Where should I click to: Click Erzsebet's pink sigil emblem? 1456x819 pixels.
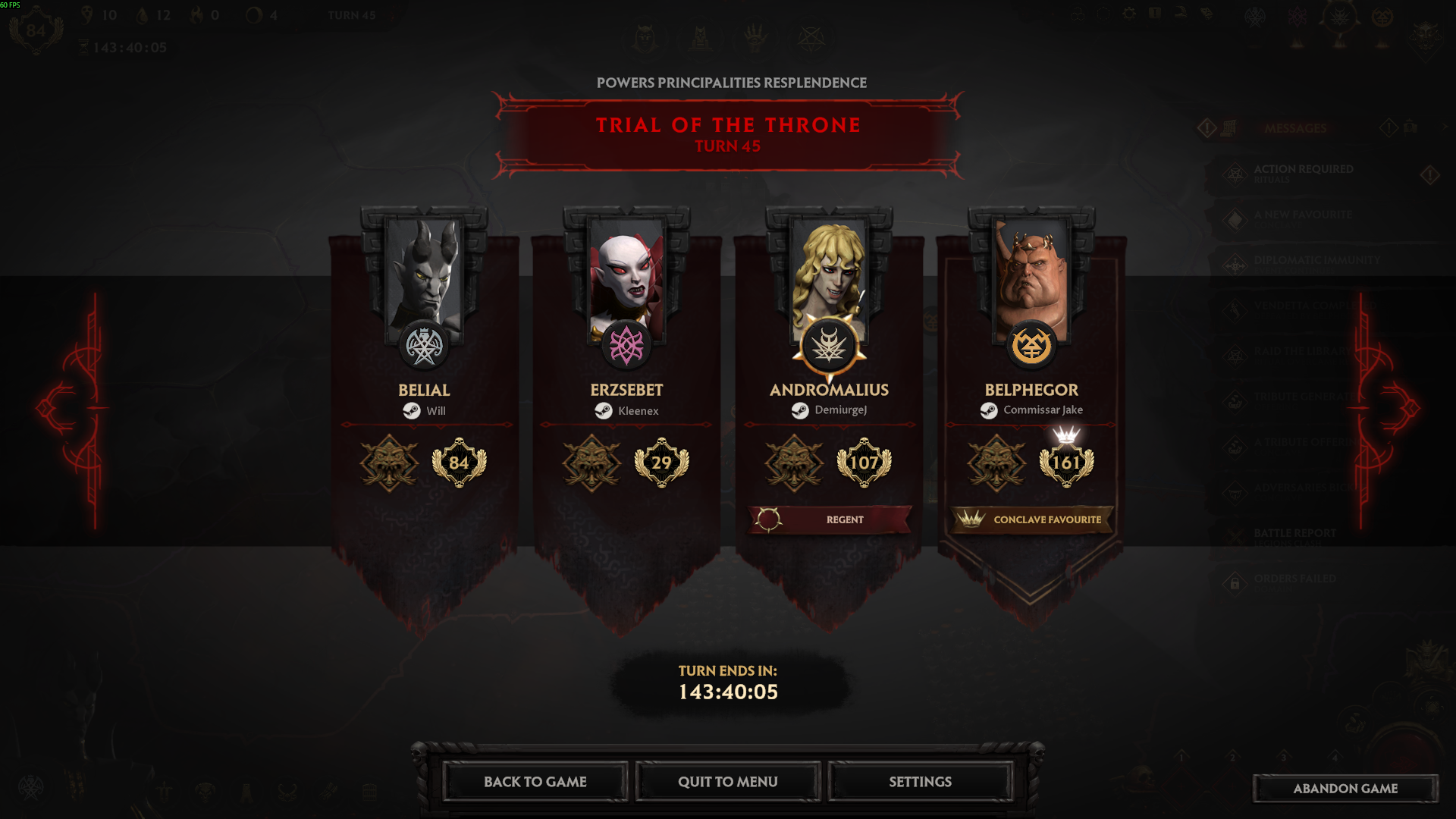click(x=626, y=347)
